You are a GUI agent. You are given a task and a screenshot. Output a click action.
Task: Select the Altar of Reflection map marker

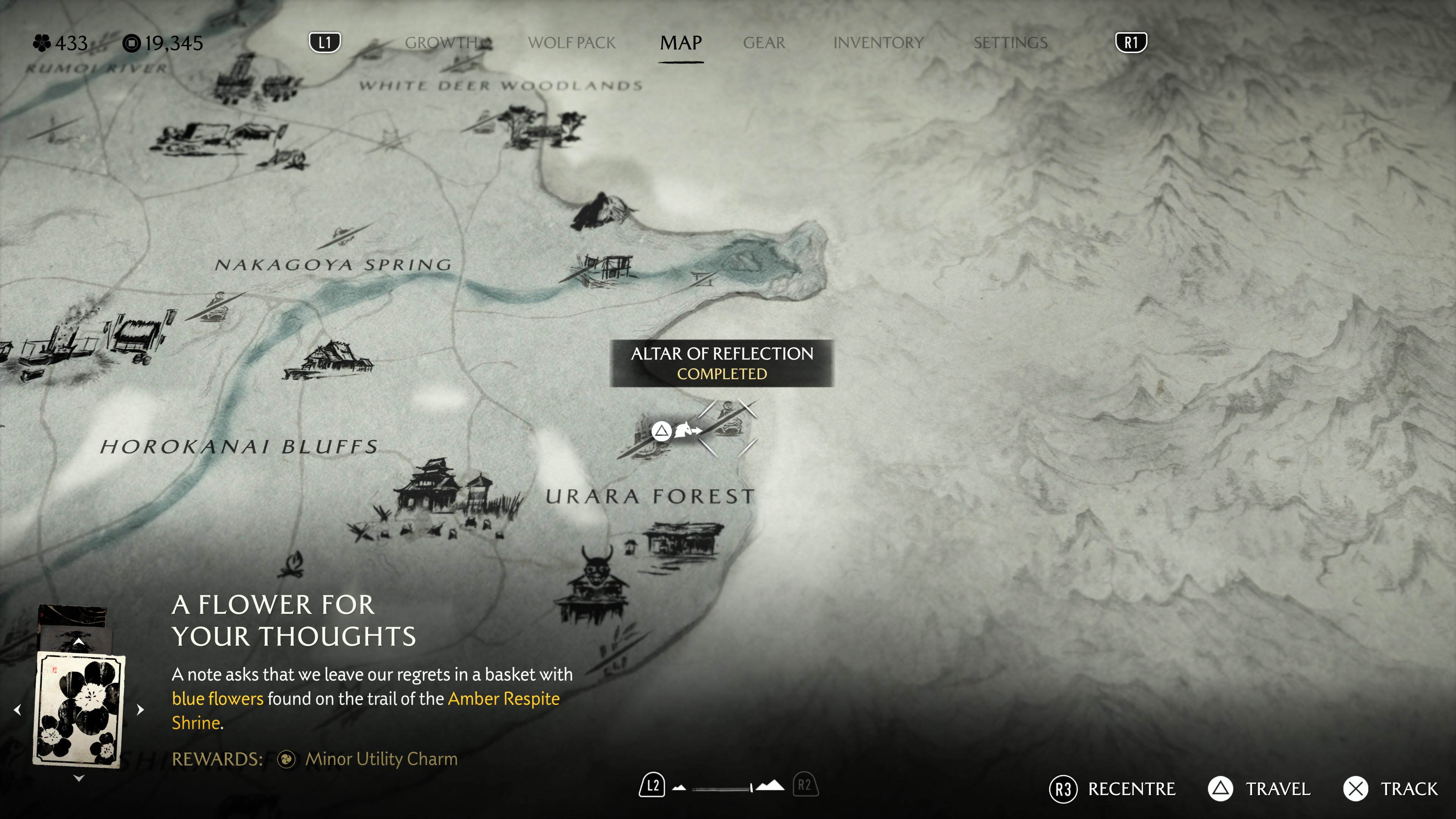point(728,421)
